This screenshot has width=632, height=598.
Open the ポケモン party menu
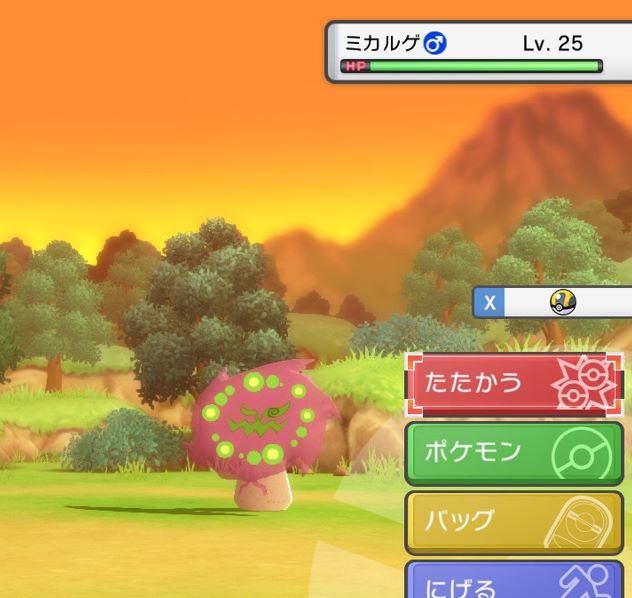[514, 453]
